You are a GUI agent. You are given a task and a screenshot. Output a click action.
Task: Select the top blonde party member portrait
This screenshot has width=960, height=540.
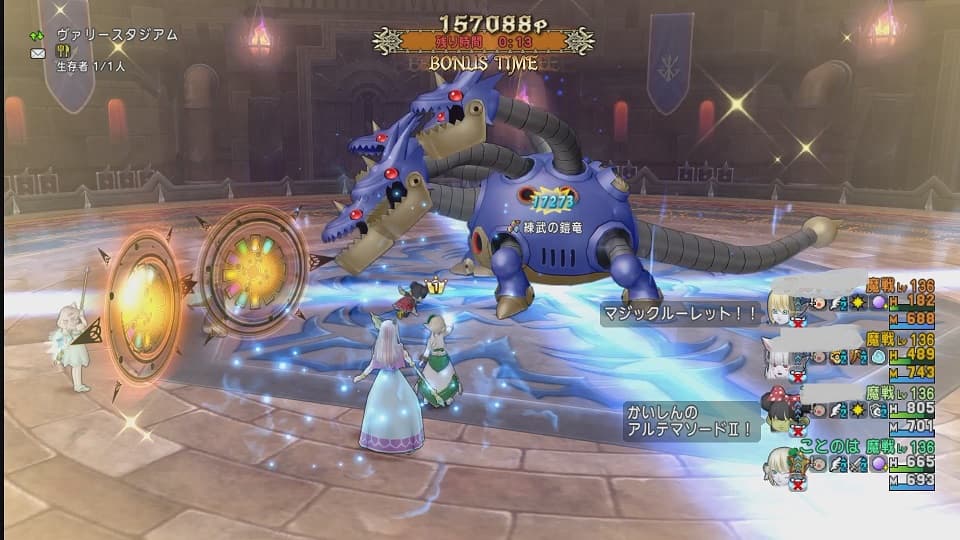[783, 300]
